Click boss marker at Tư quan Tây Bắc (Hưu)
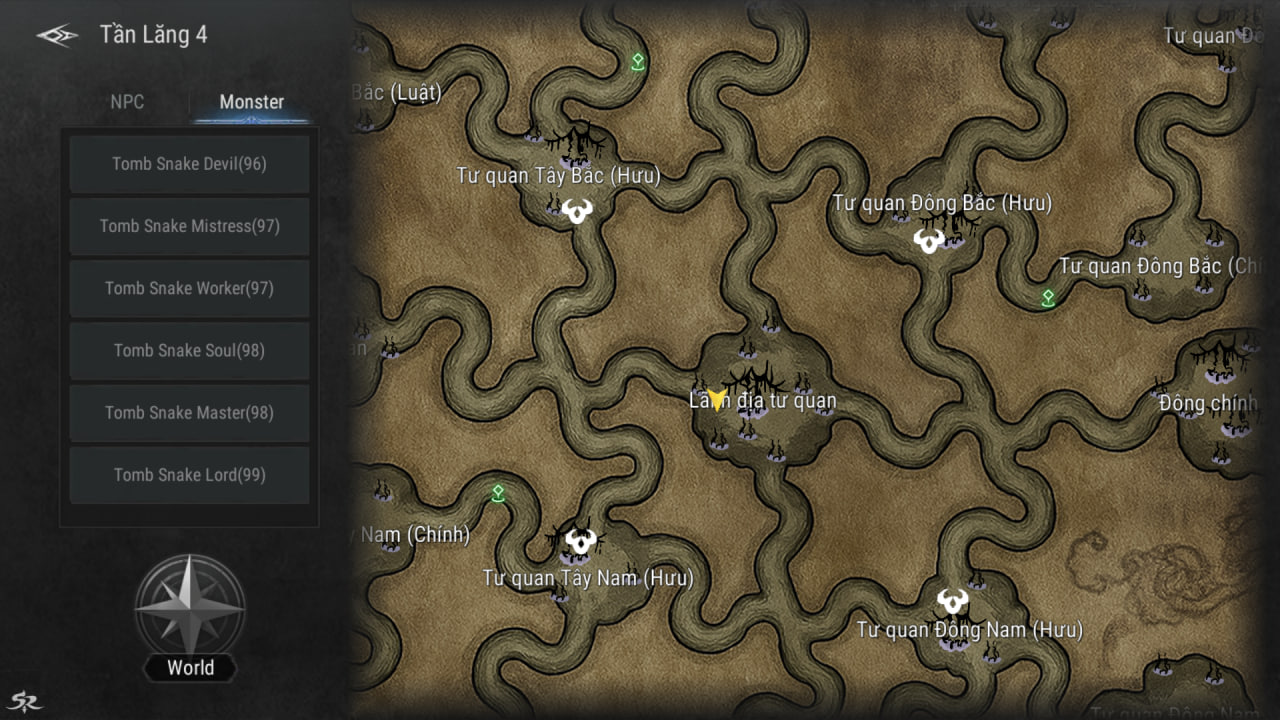Image resolution: width=1280 pixels, height=720 pixels. point(577,211)
